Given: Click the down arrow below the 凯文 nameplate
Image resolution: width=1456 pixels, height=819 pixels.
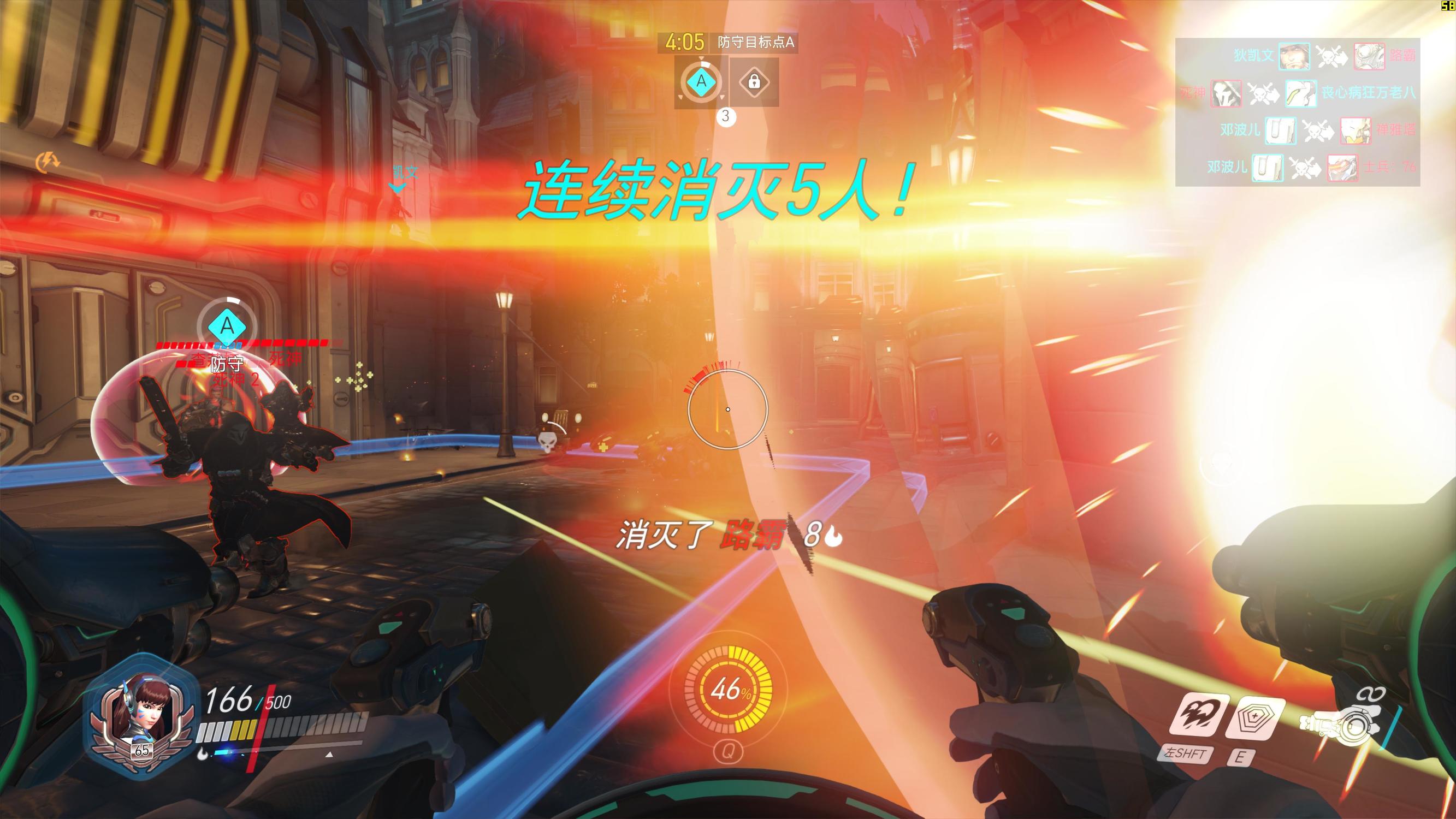Looking at the screenshot, I should tap(399, 189).
